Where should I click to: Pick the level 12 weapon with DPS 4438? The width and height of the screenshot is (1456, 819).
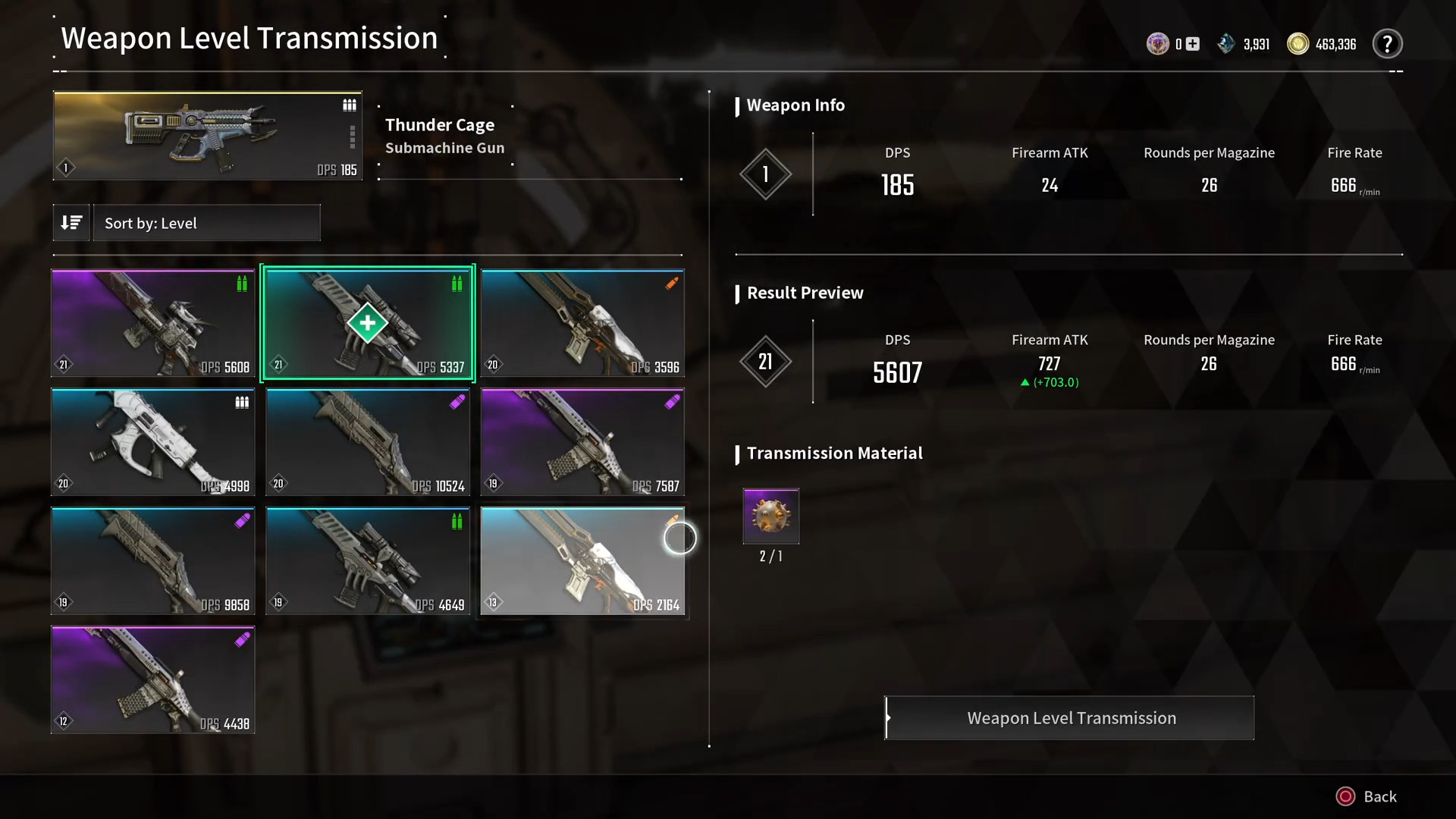(x=153, y=680)
